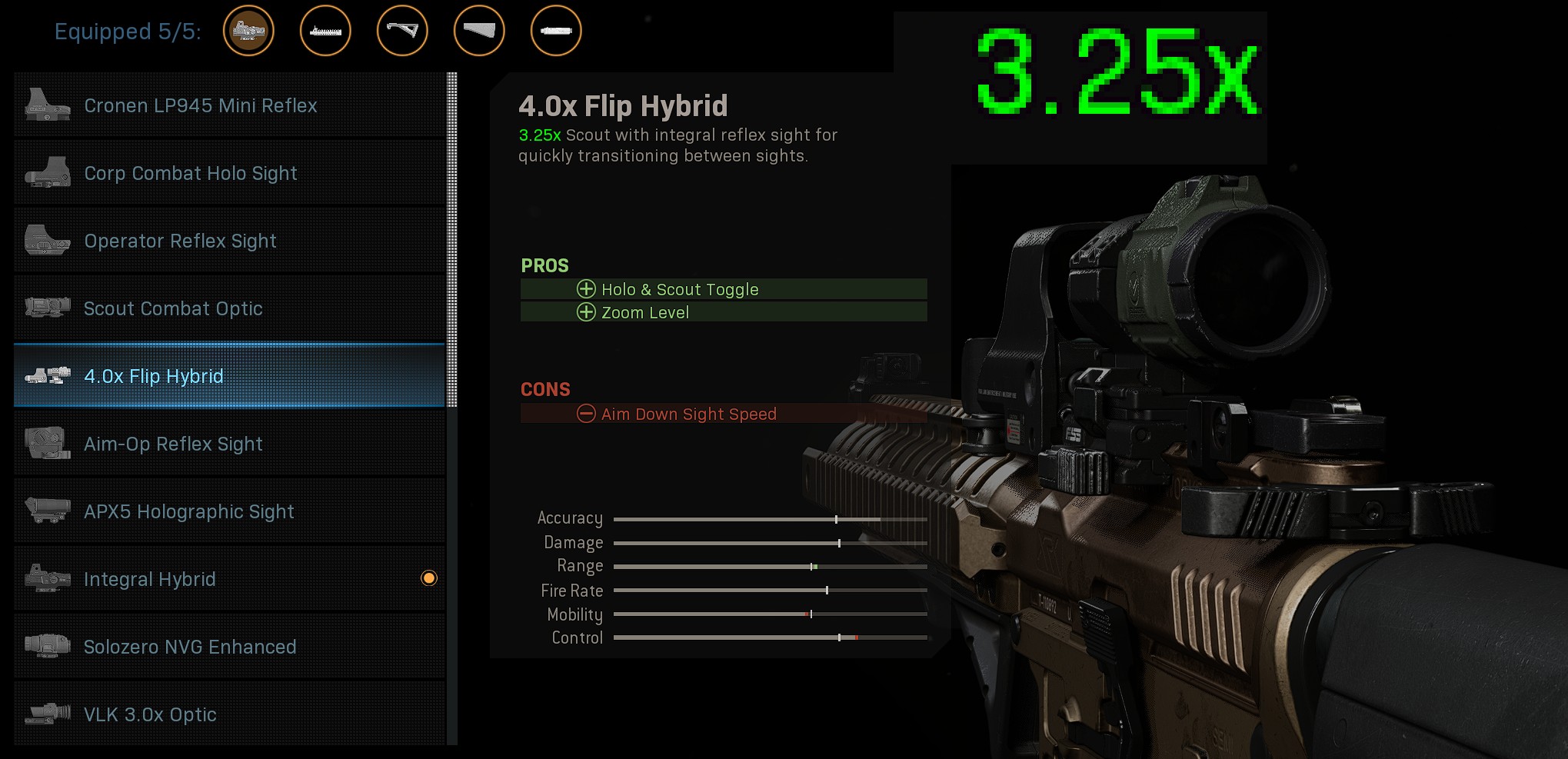1568x759 pixels.
Task: Open the equipped stock slot icon
Action: [479, 32]
